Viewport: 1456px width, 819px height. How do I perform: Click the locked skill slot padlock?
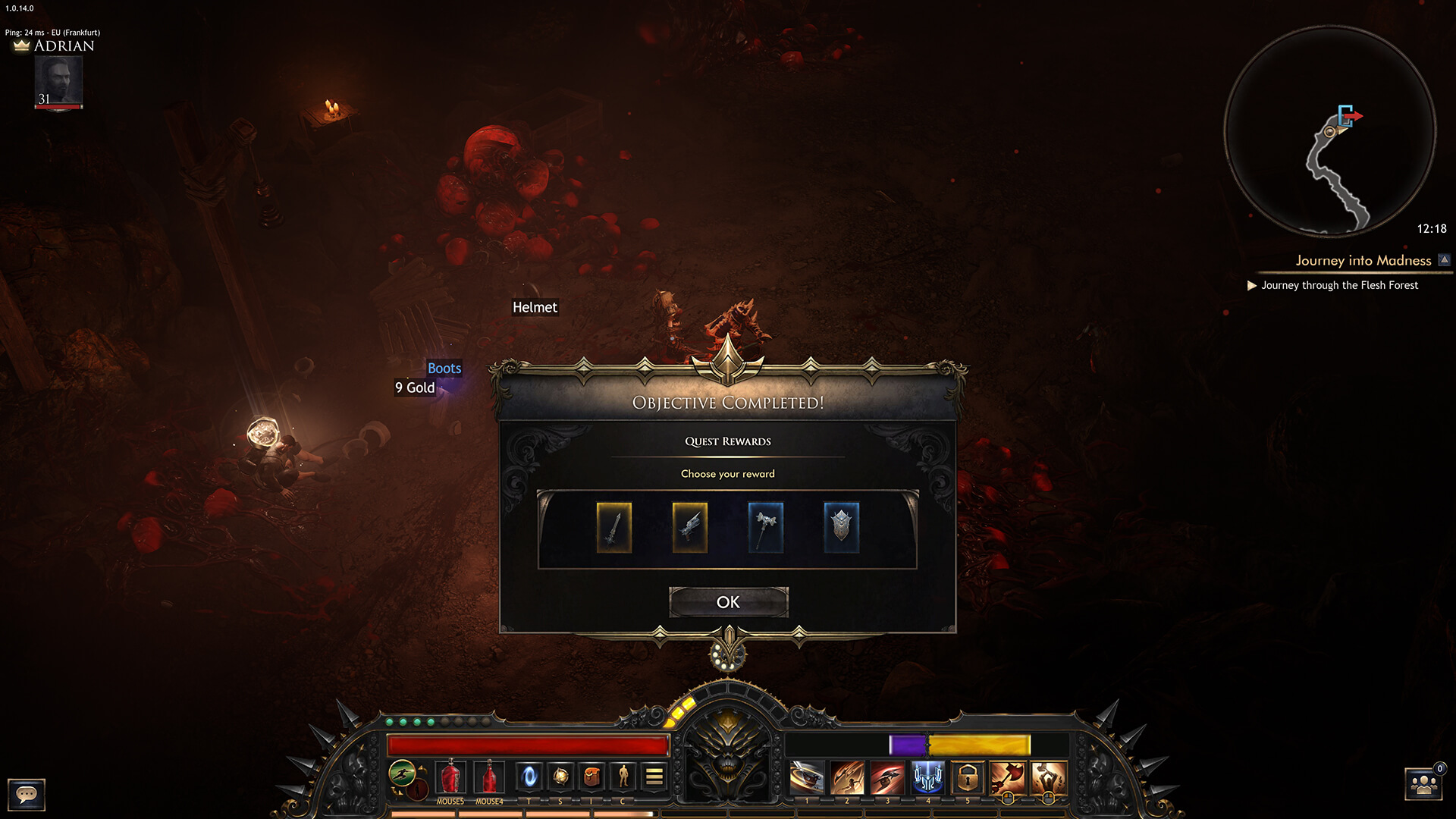click(x=968, y=777)
